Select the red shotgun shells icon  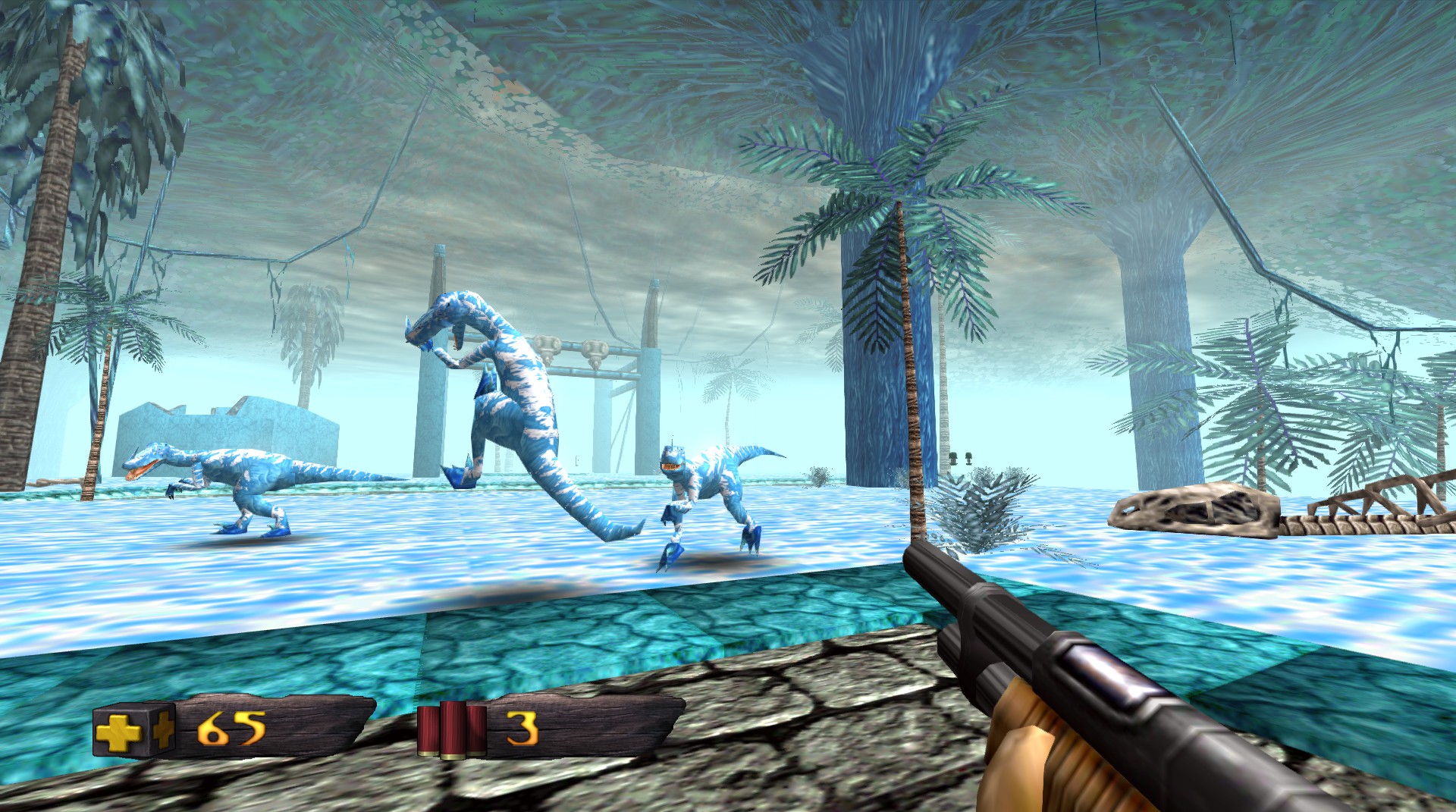452,729
